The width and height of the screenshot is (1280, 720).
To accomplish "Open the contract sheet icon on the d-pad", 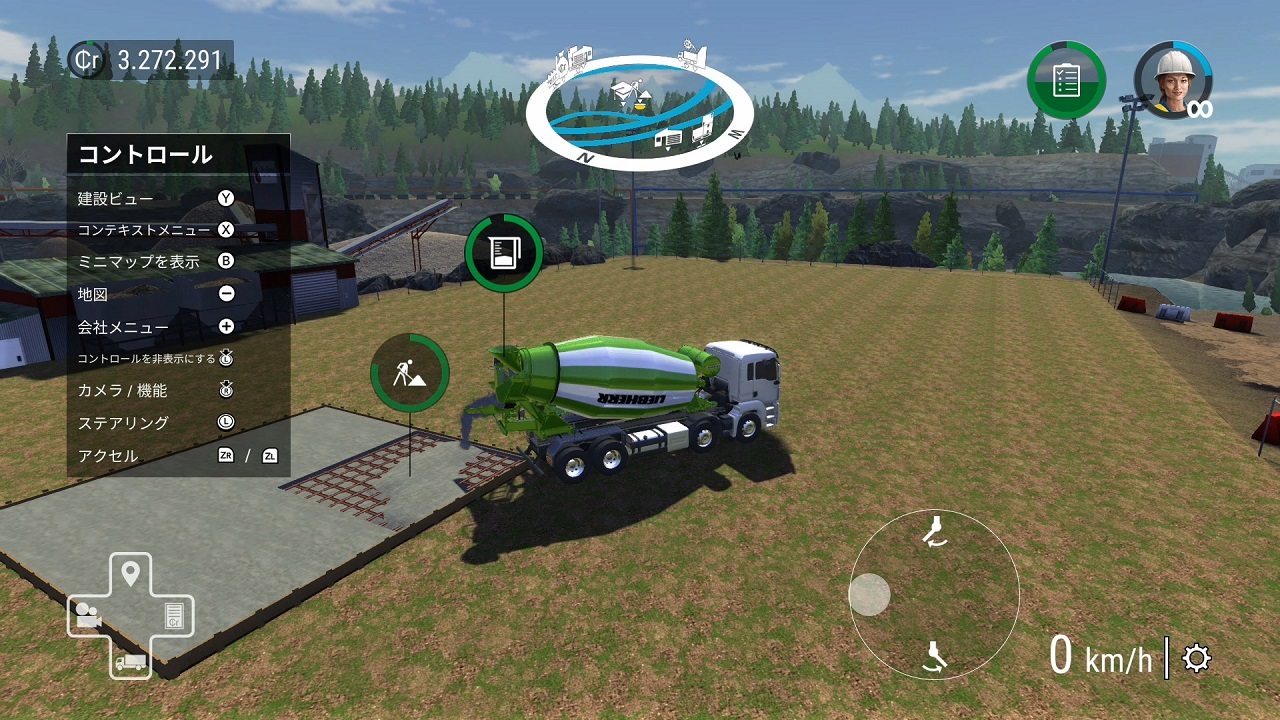I will pos(174,616).
